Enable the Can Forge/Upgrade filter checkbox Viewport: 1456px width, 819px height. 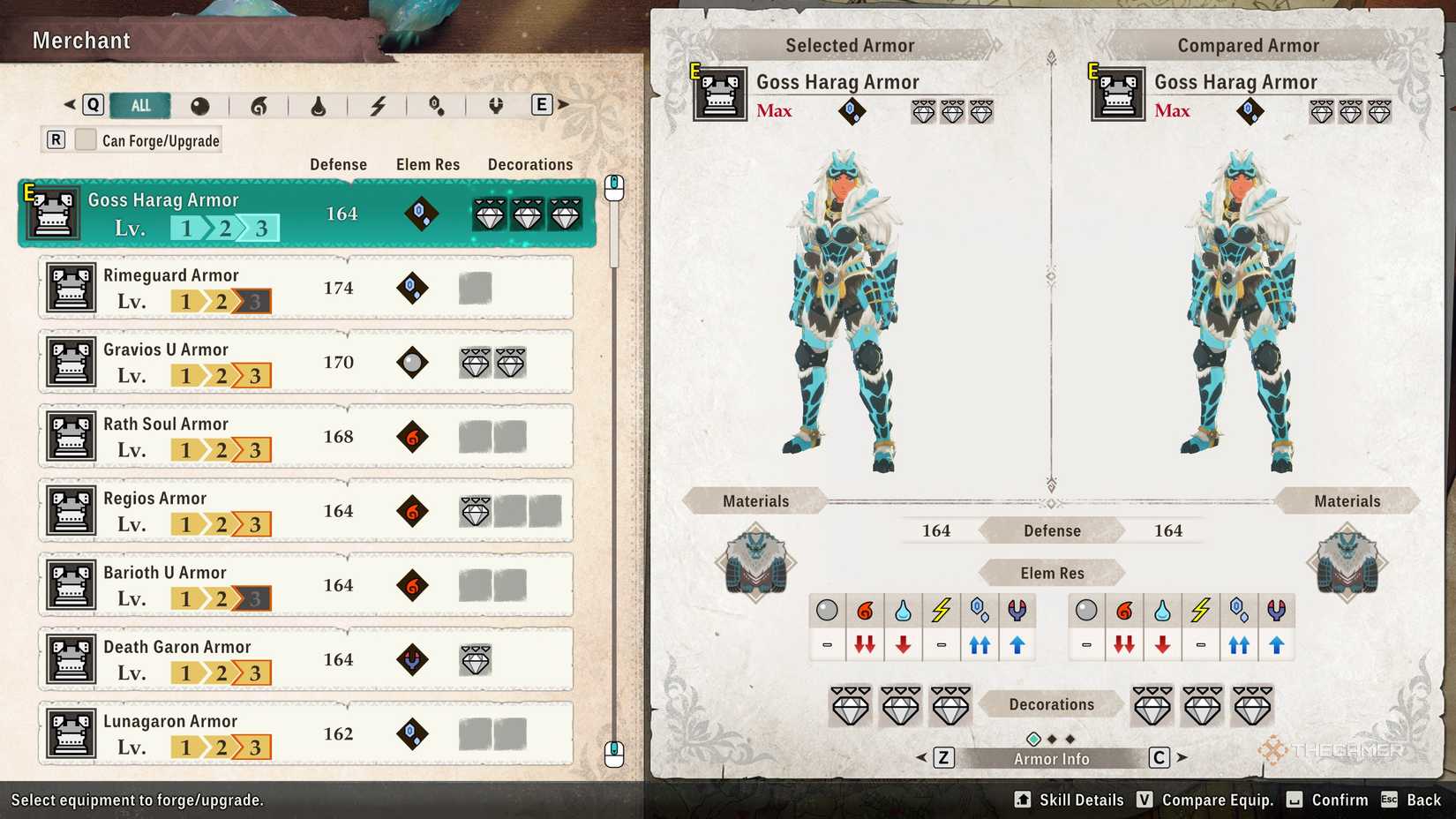(84, 139)
